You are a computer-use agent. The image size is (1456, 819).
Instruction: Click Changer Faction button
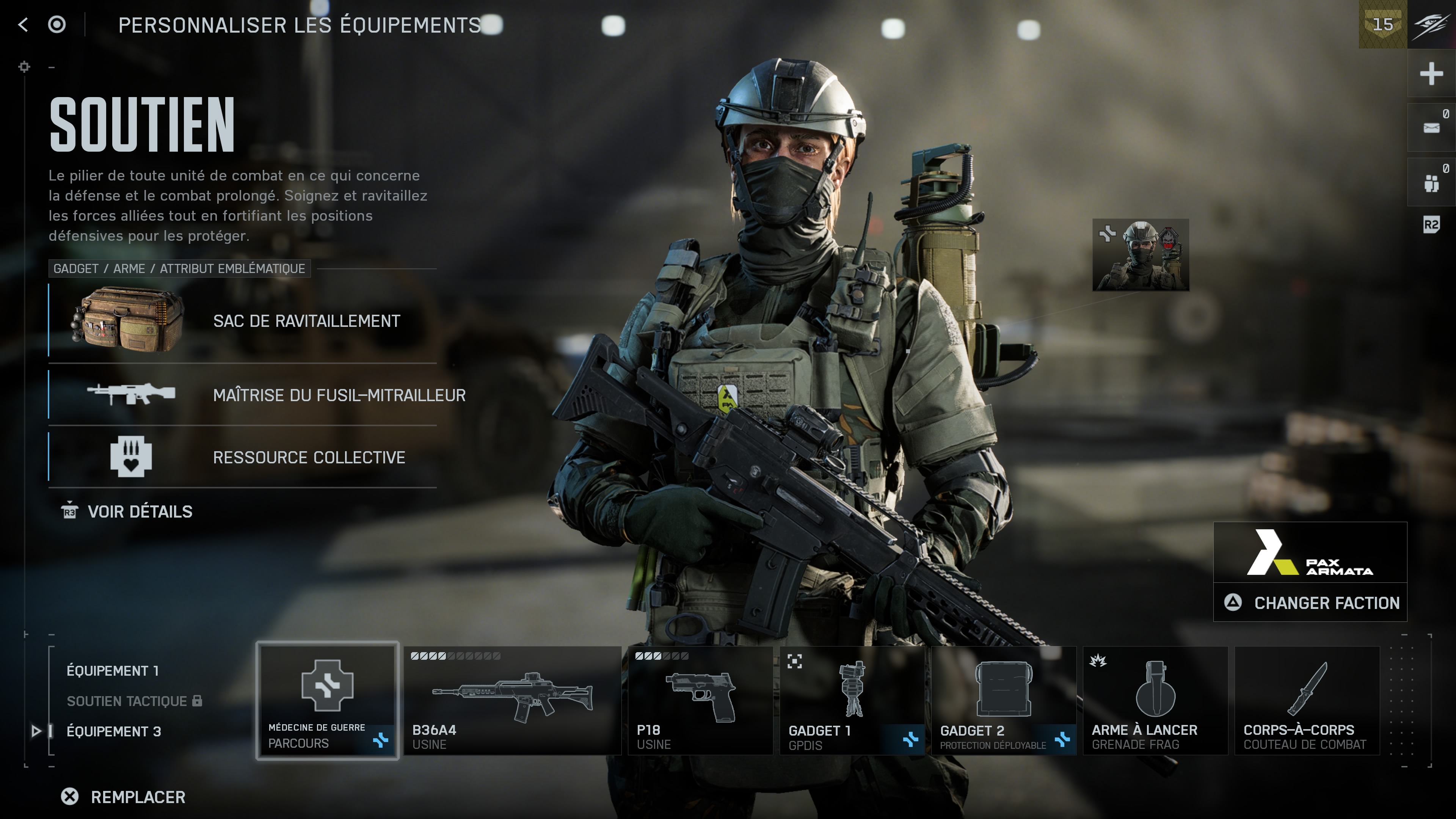coord(1310,603)
